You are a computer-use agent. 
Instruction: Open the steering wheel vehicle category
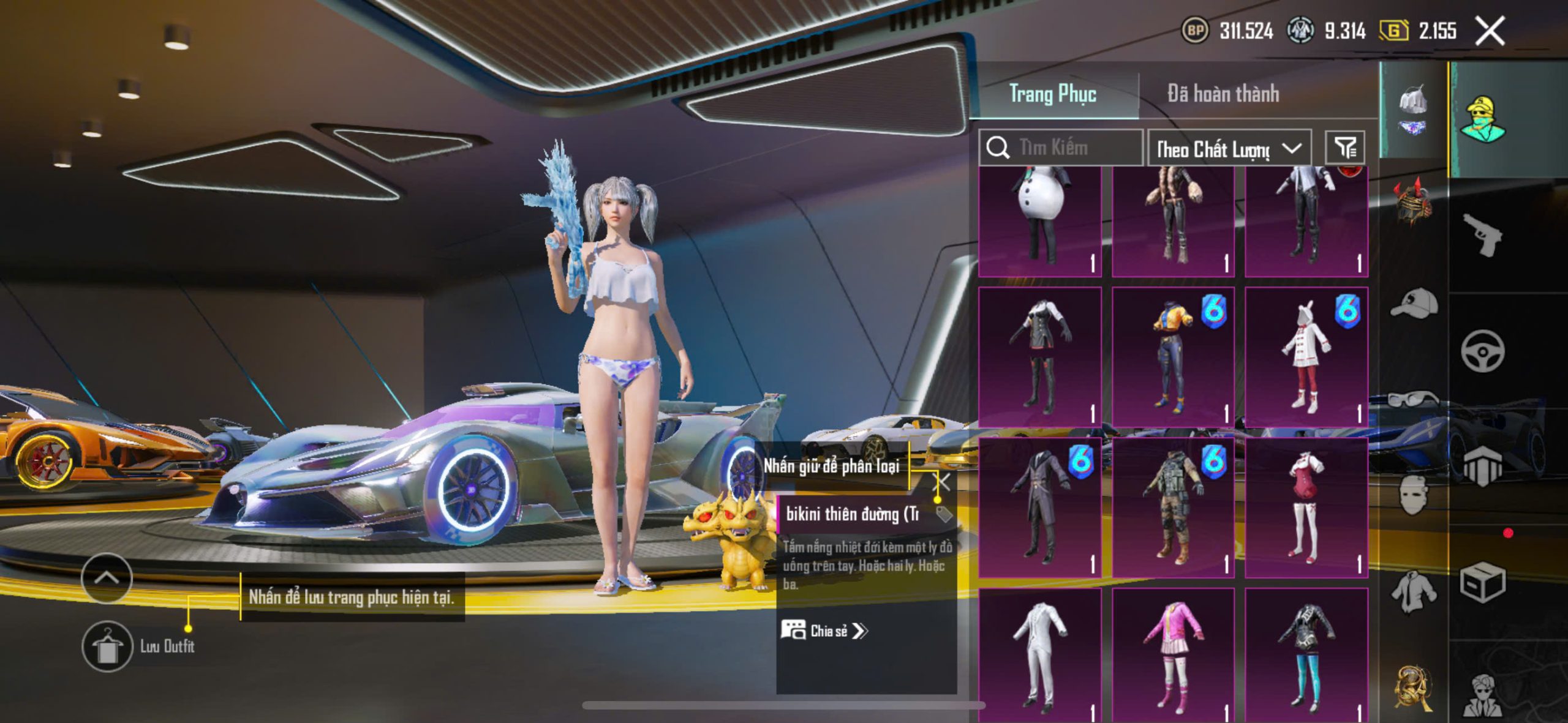tap(1482, 351)
